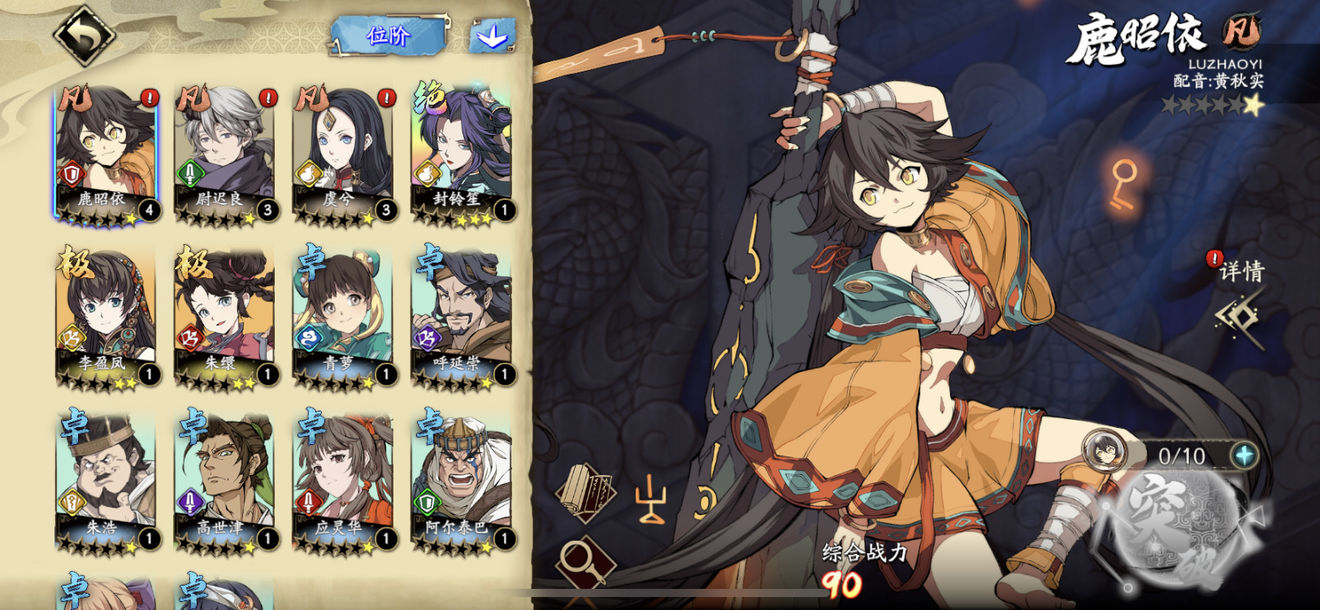The width and height of the screenshot is (1320, 610).
Task: Open the magnifying glass inspect icon
Action: pyautogui.click(x=584, y=563)
